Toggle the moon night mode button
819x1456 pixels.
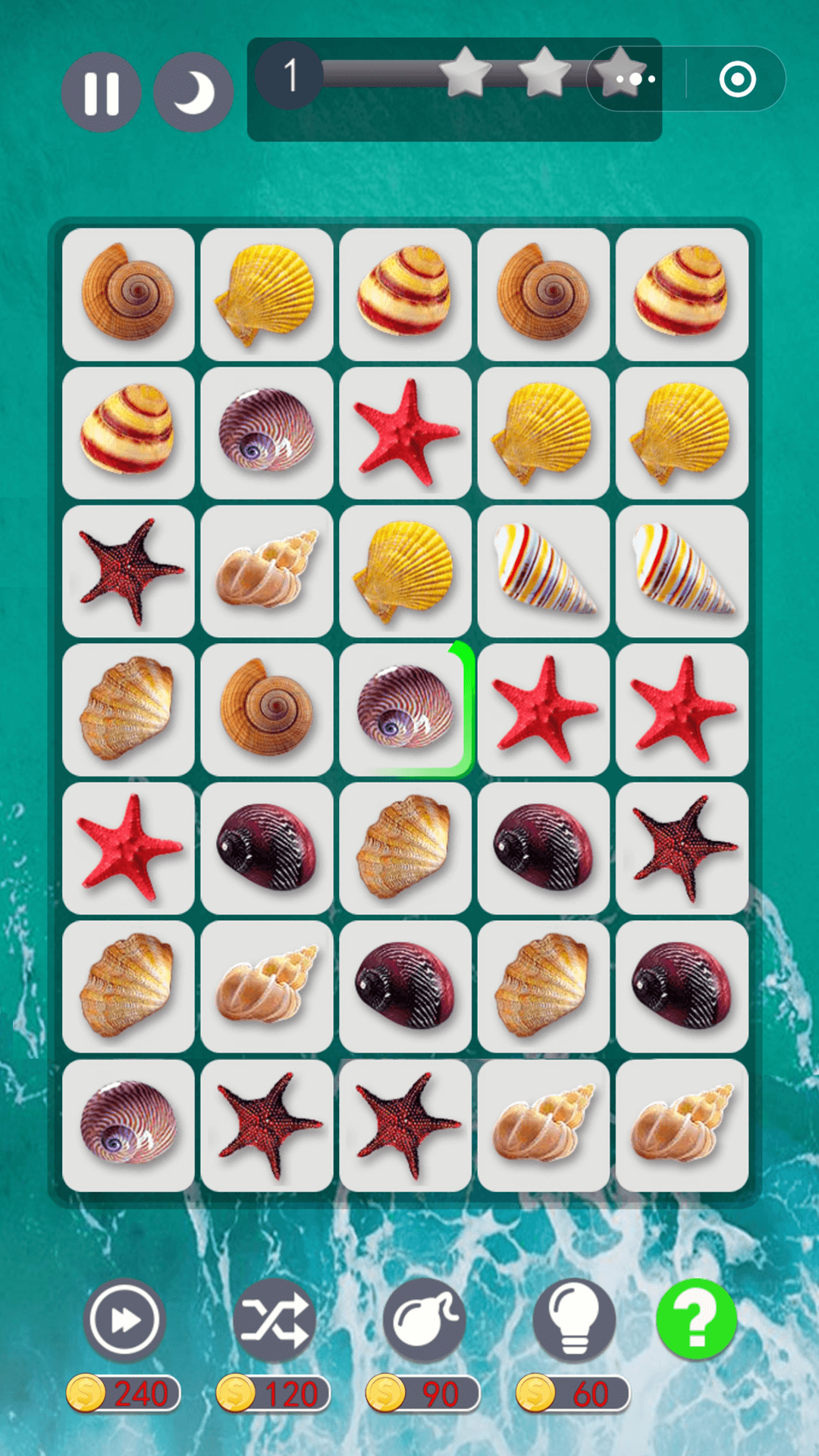point(193,93)
